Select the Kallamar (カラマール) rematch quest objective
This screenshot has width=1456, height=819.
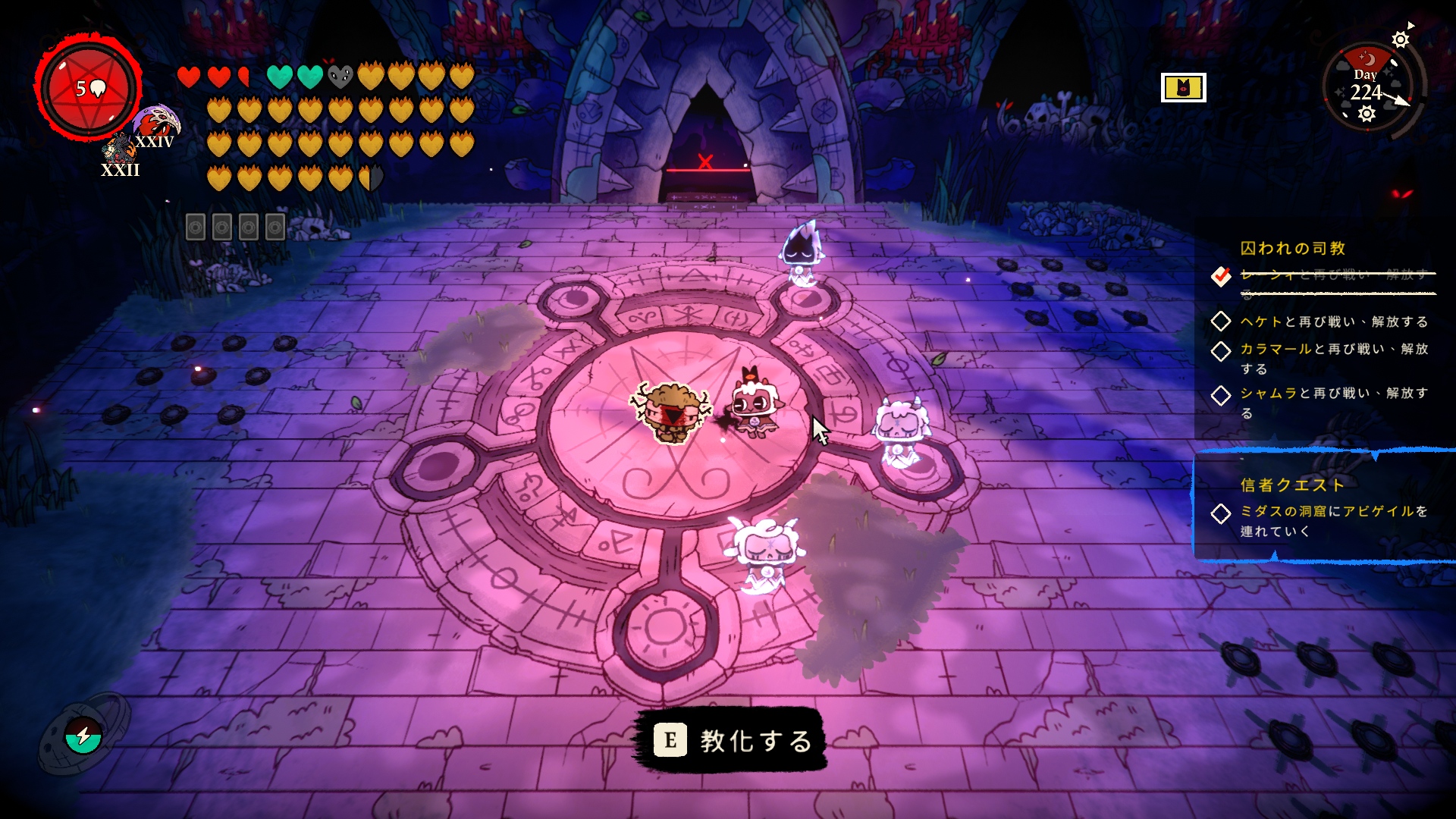click(1333, 358)
